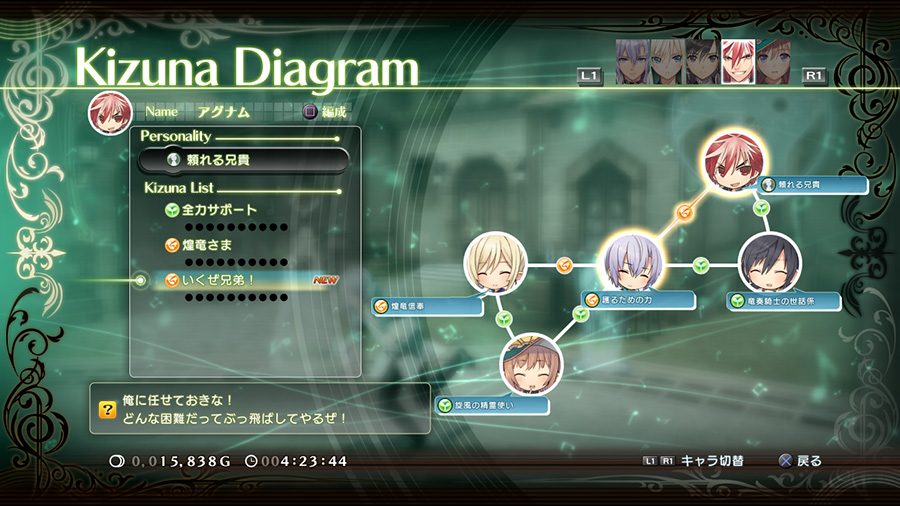The height and width of the screenshot is (506, 900).
Task: Switch to the green-hat girl portrait tab
Action: (x=772, y=61)
